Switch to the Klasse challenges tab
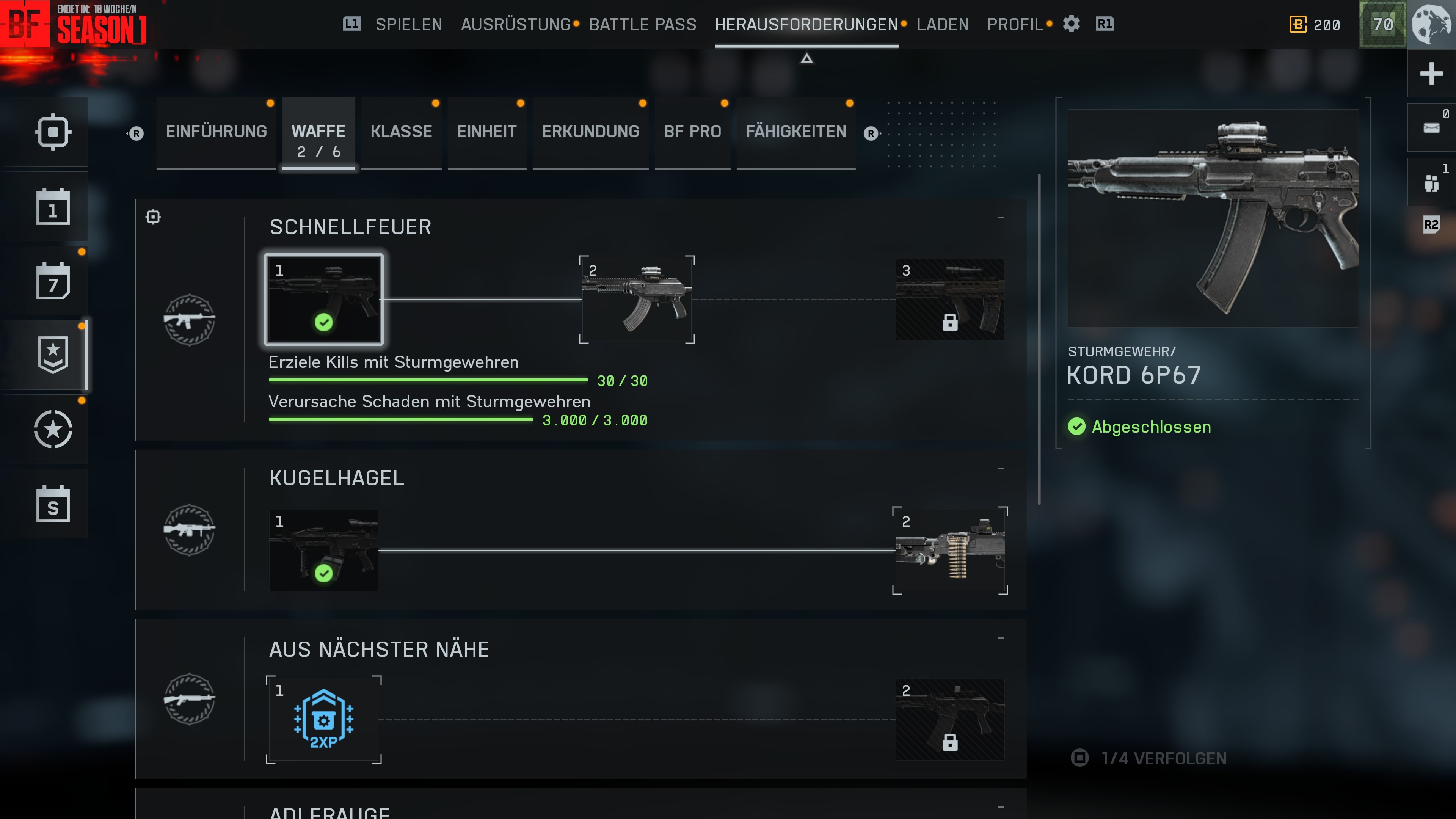 (x=401, y=132)
